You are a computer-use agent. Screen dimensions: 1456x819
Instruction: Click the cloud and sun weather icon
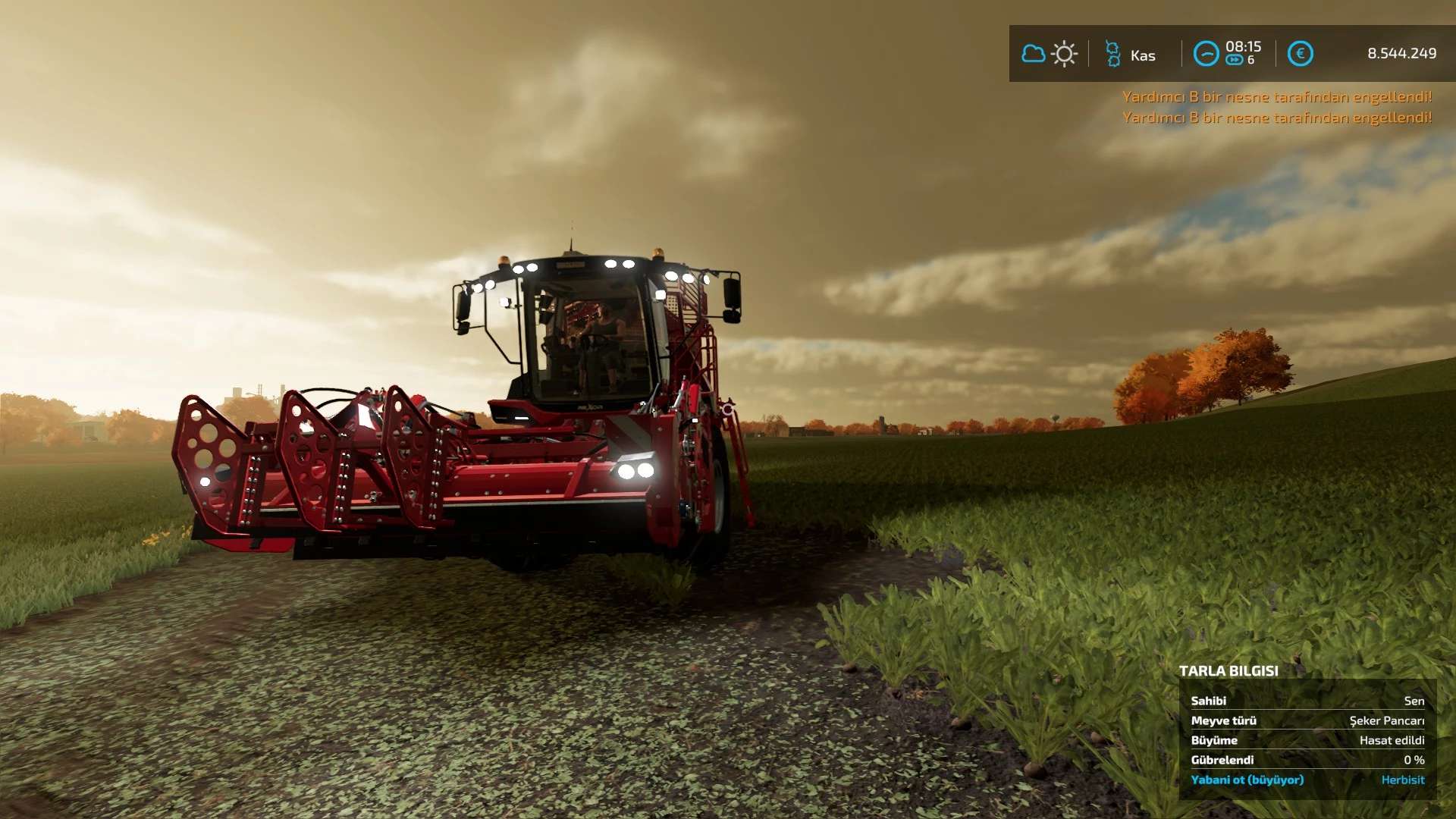click(1049, 54)
